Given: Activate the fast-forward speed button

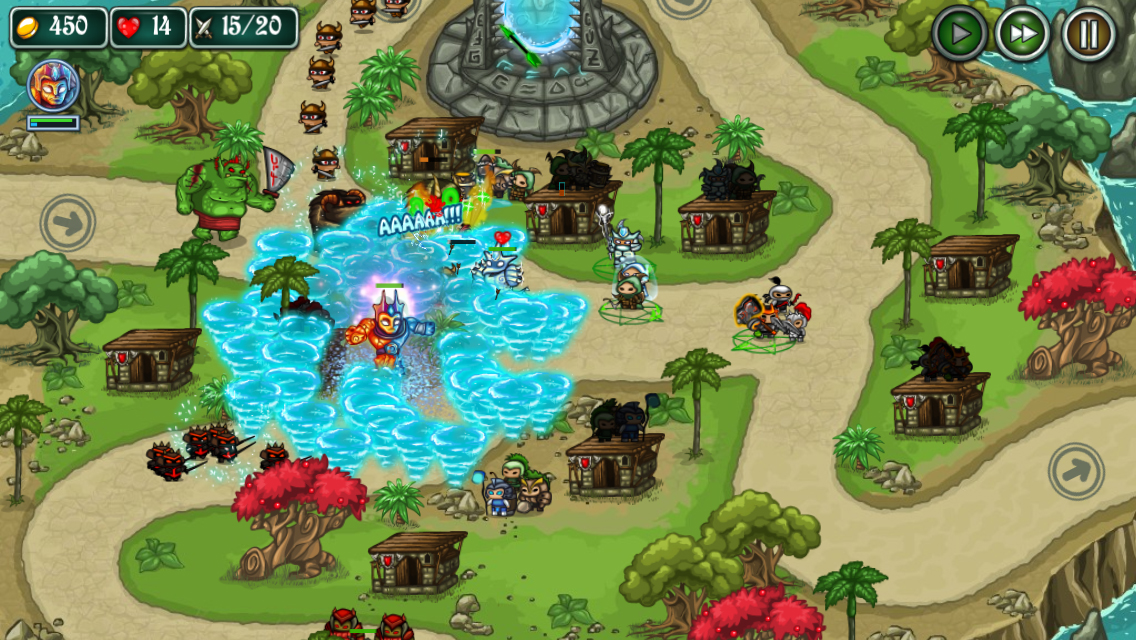Looking at the screenshot, I should tap(1022, 34).
